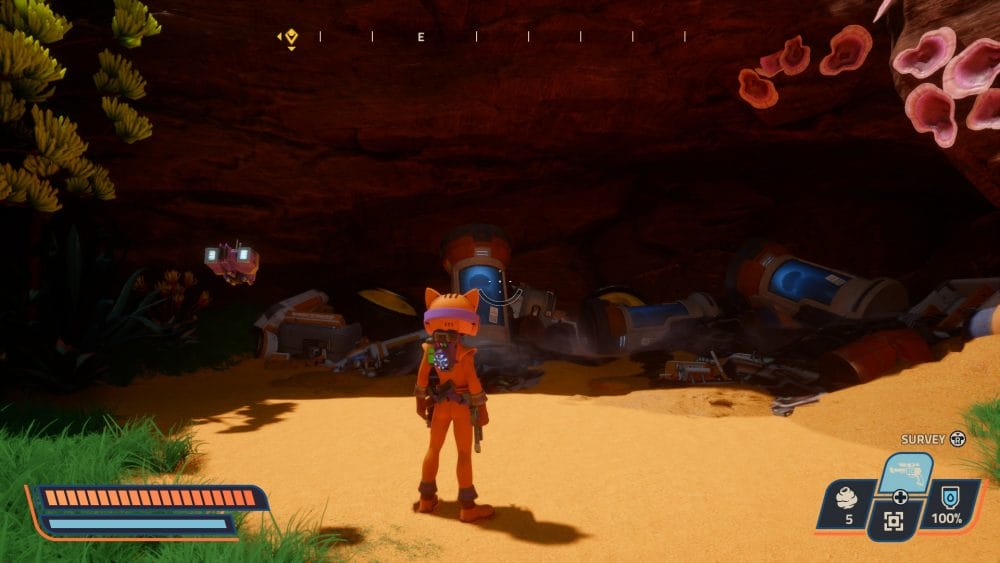1000x563 pixels.
Task: Click the yellow objective marker on compass
Action: tap(291, 38)
